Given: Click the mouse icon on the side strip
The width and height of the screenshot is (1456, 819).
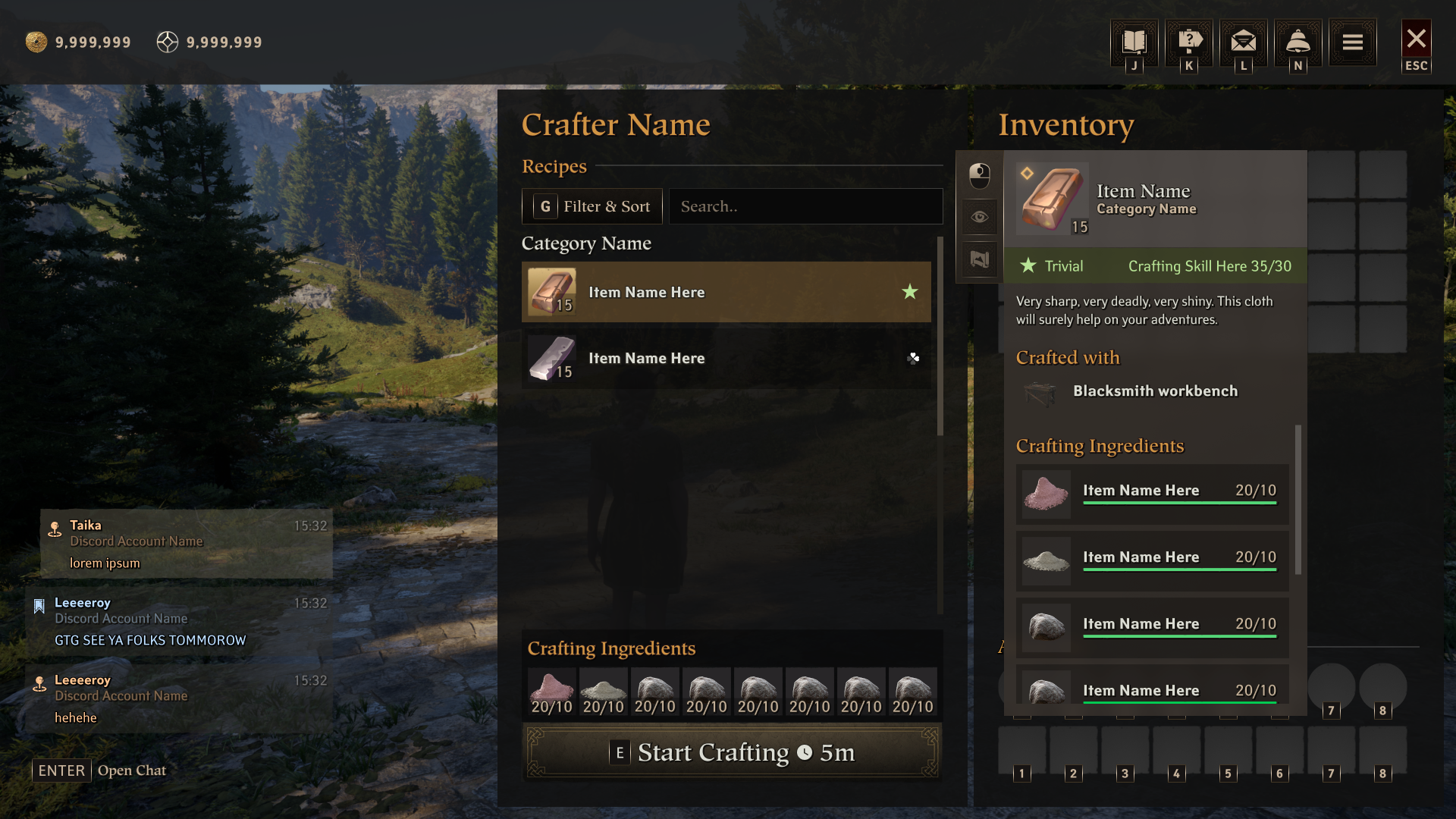Looking at the screenshot, I should 980,175.
